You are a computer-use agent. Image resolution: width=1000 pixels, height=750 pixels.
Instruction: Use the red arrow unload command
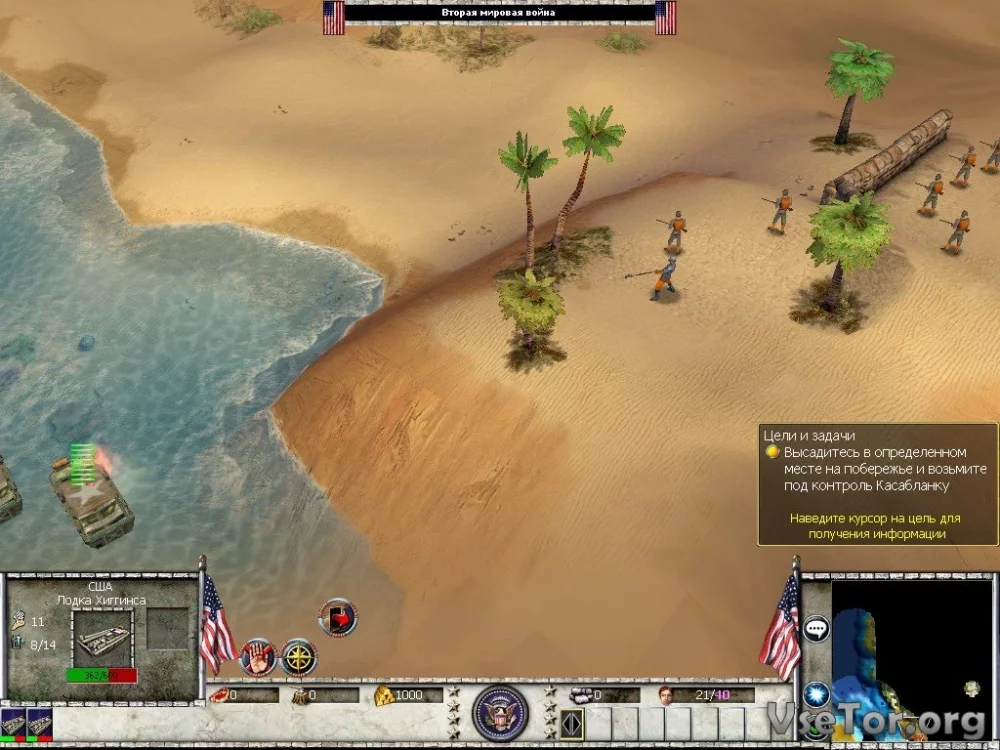point(338,617)
